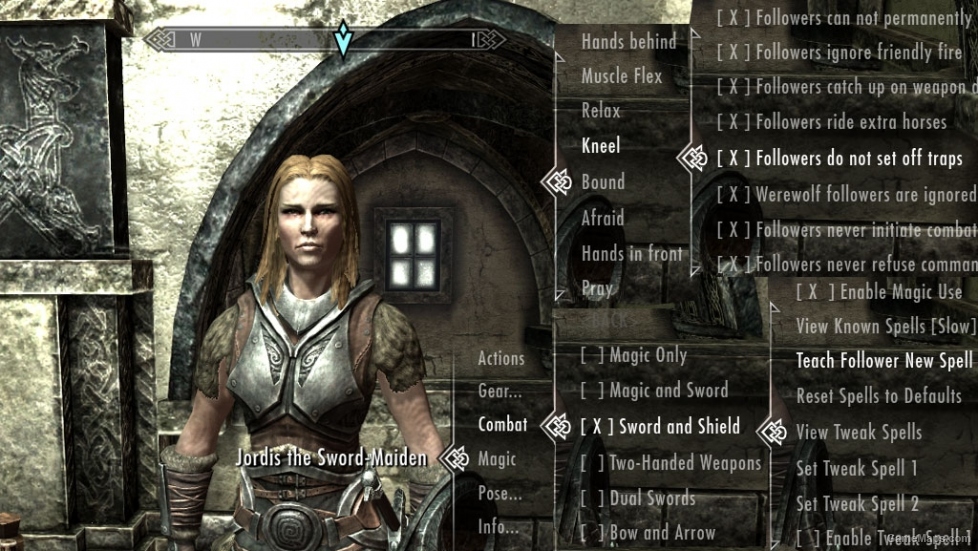
Task: Choose the Pray pose
Action: click(x=597, y=288)
